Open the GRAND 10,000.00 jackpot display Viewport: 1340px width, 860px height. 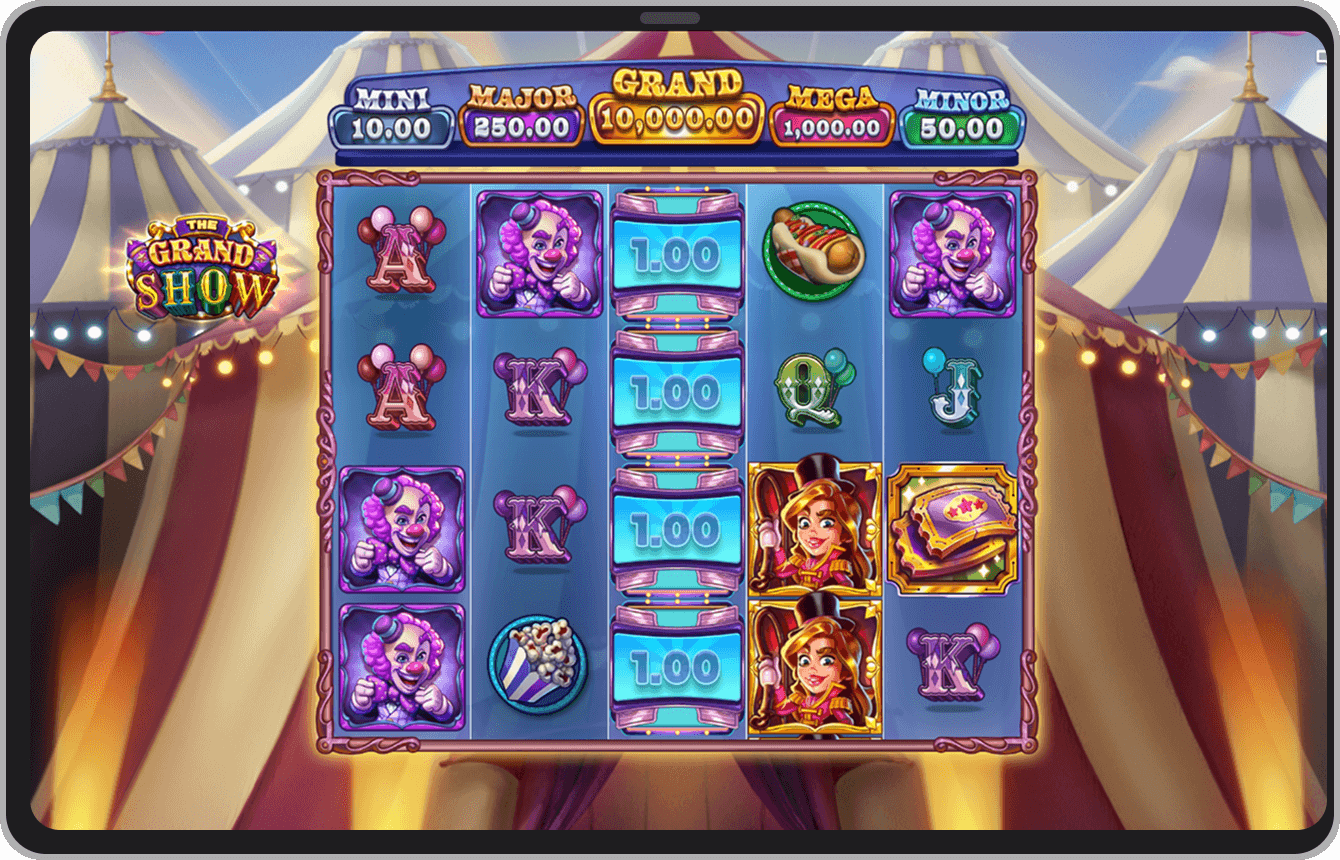coord(675,110)
